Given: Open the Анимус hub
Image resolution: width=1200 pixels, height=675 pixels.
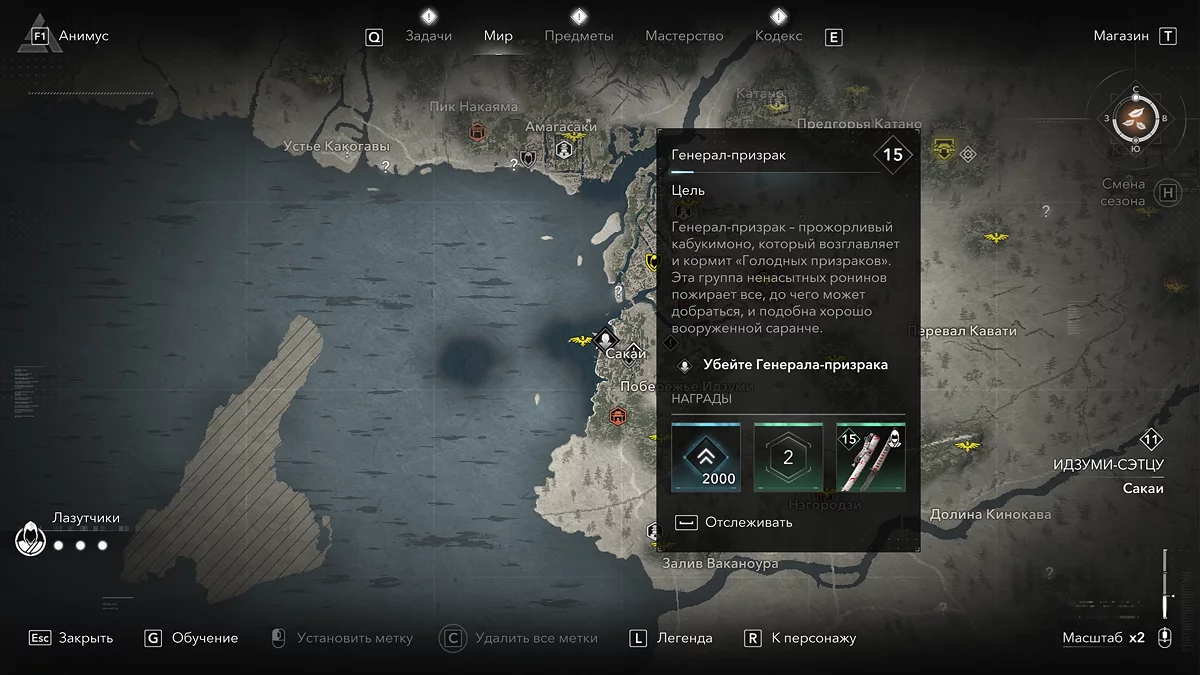Looking at the screenshot, I should tap(83, 36).
